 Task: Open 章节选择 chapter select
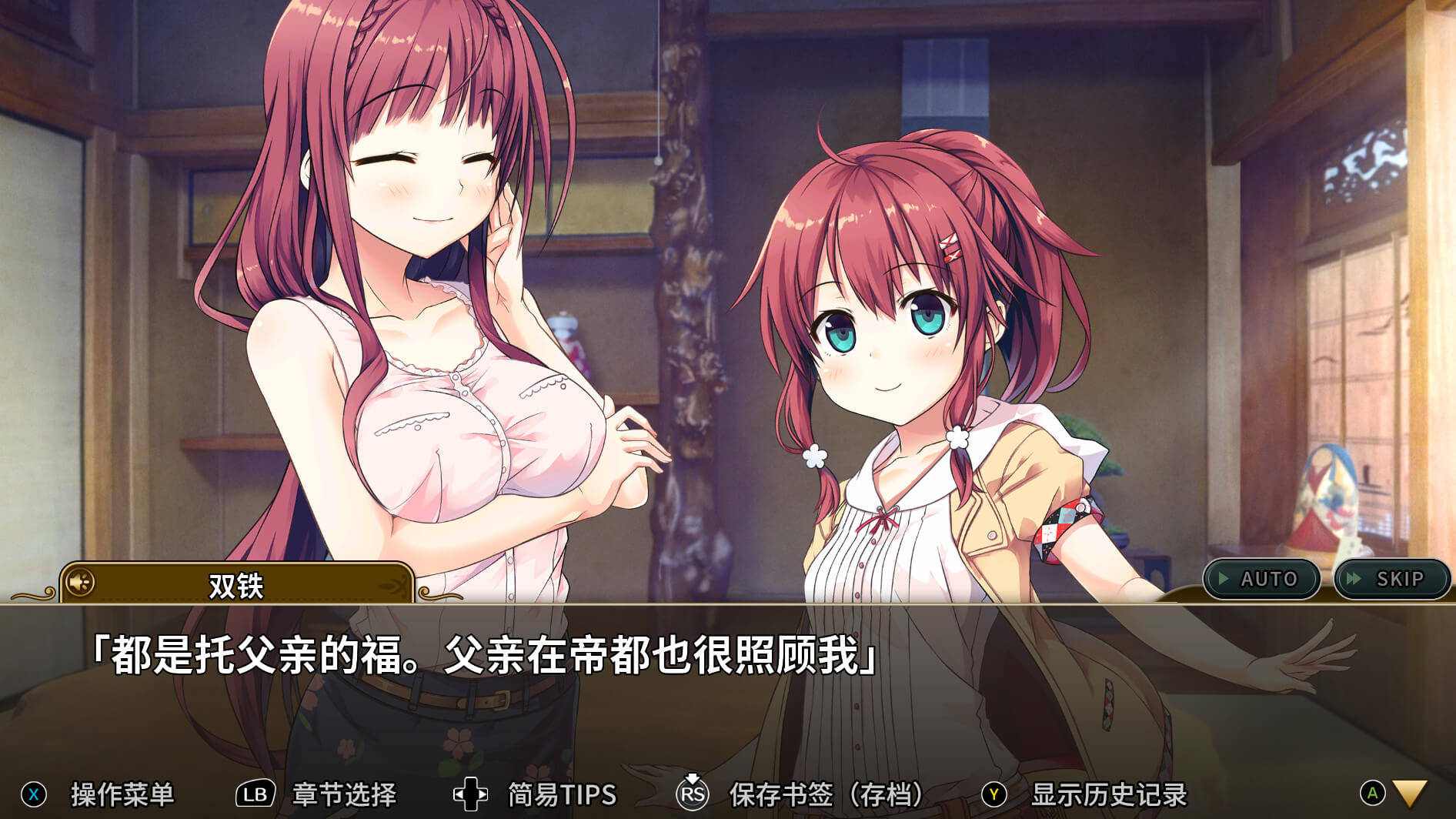(x=343, y=794)
